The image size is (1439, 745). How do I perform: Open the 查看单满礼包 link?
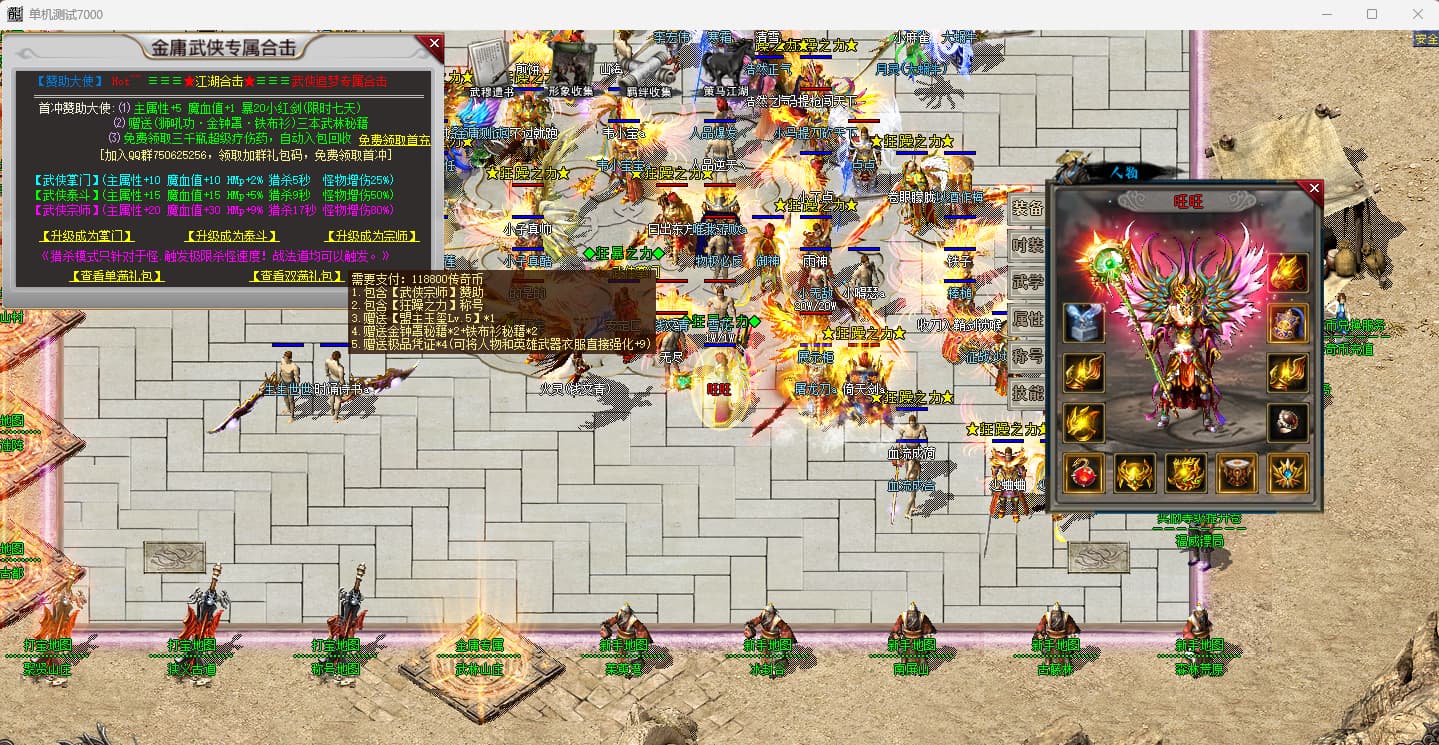[x=116, y=276]
